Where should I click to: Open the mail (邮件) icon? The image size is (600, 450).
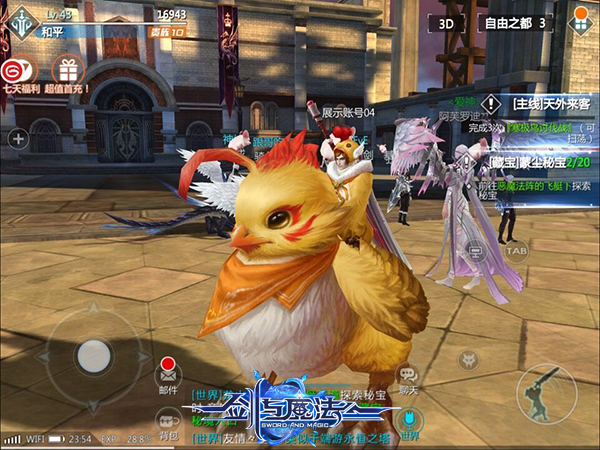tap(168, 374)
